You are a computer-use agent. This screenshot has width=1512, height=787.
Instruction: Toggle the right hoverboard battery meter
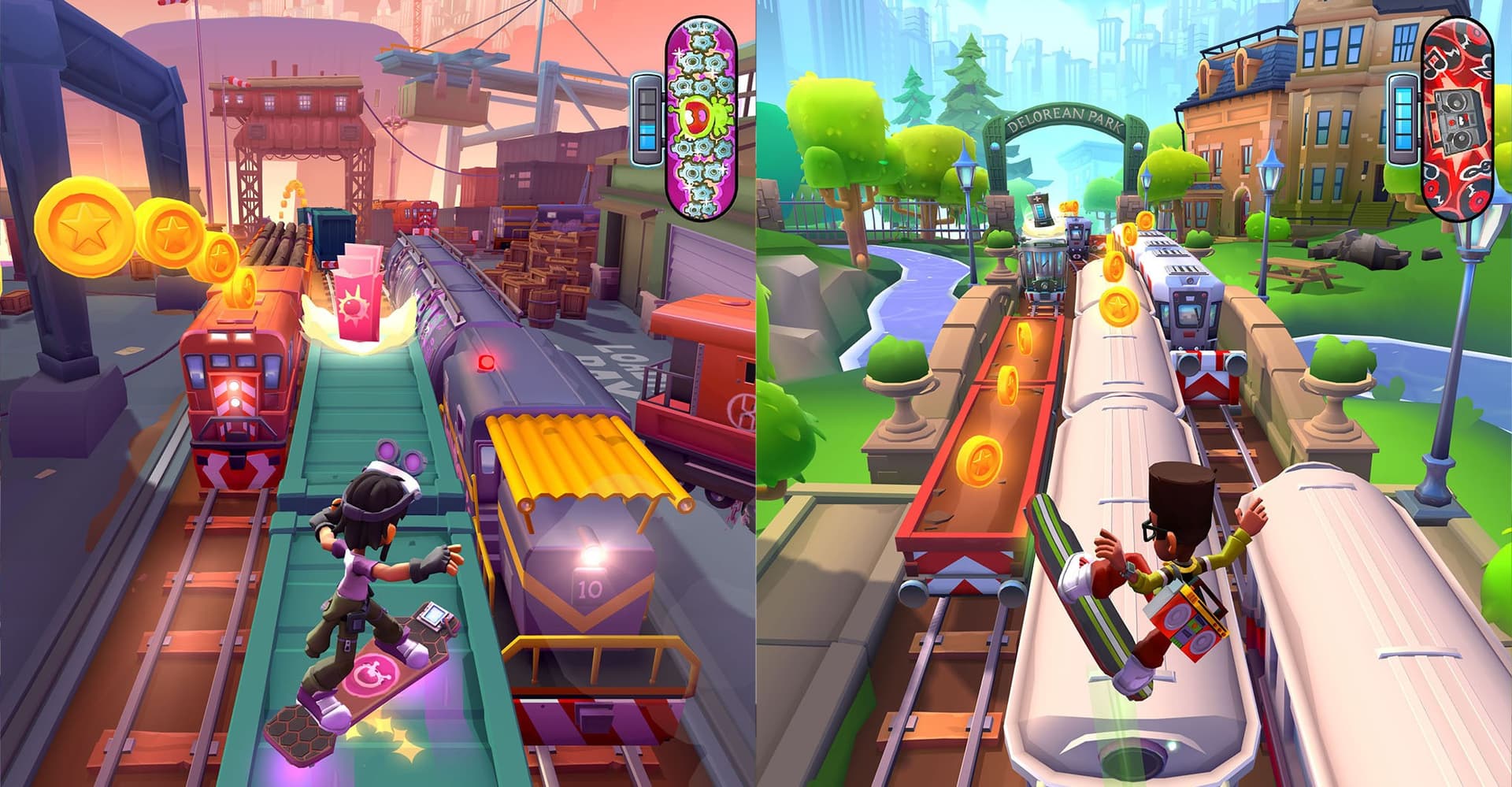click(x=1403, y=117)
